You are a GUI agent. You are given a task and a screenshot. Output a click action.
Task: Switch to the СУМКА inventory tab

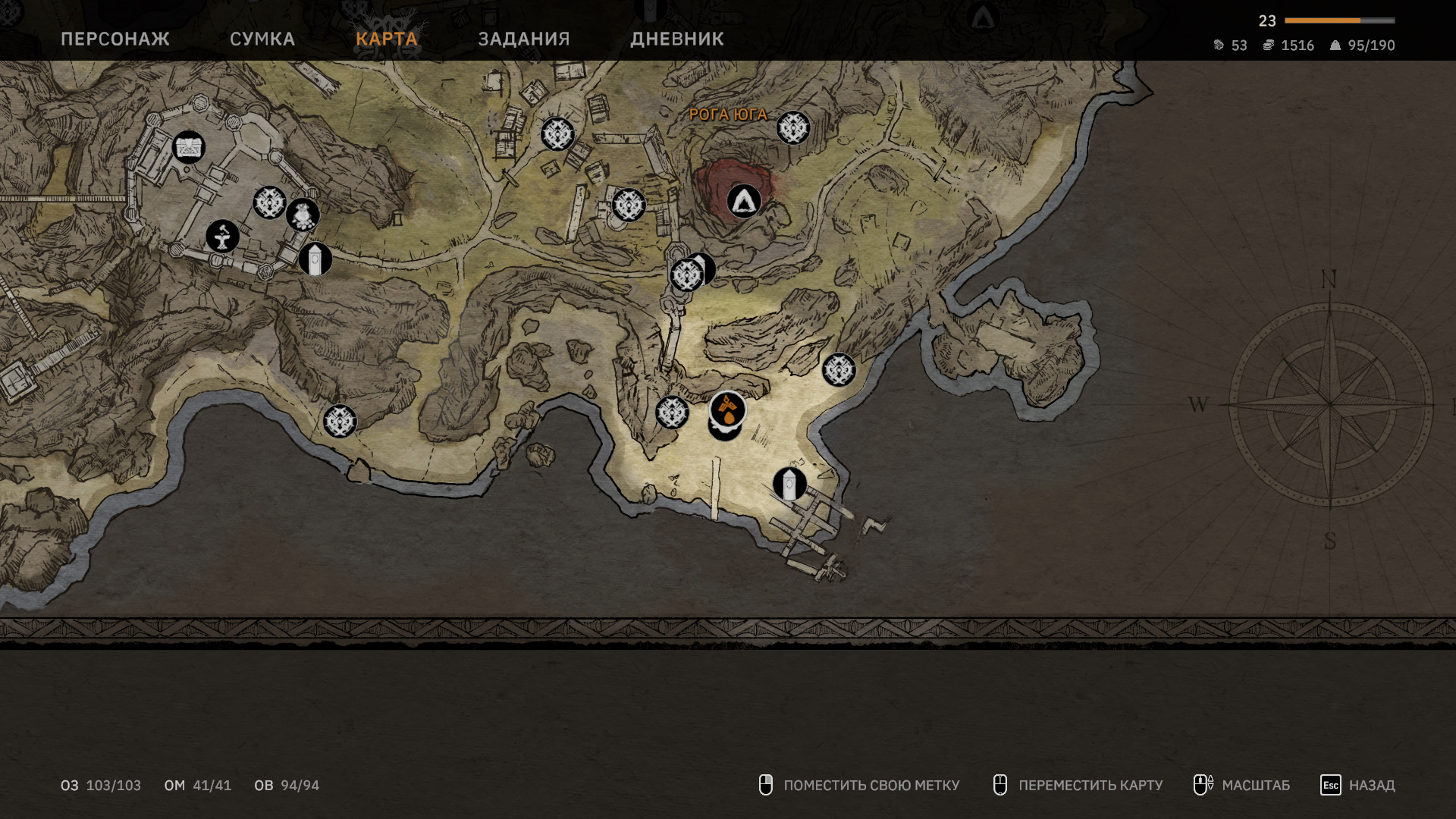(x=262, y=39)
